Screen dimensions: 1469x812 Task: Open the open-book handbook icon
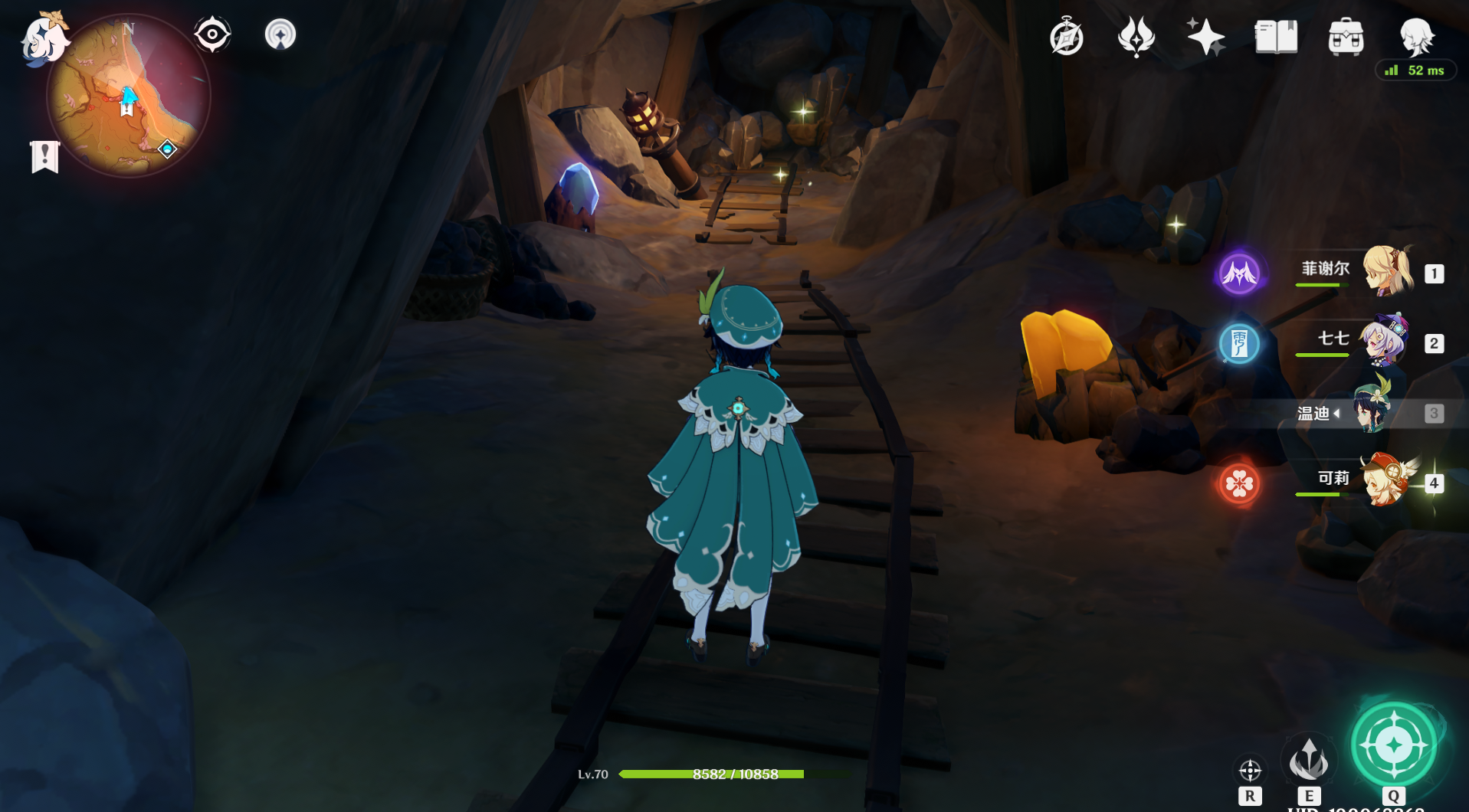1276,37
